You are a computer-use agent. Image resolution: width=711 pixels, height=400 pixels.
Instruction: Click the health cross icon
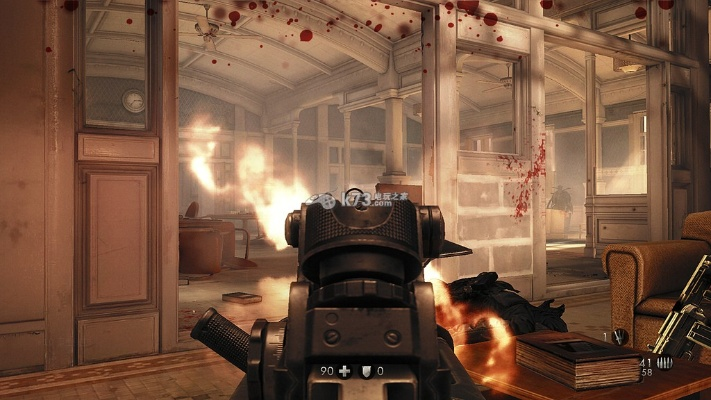[344, 370]
